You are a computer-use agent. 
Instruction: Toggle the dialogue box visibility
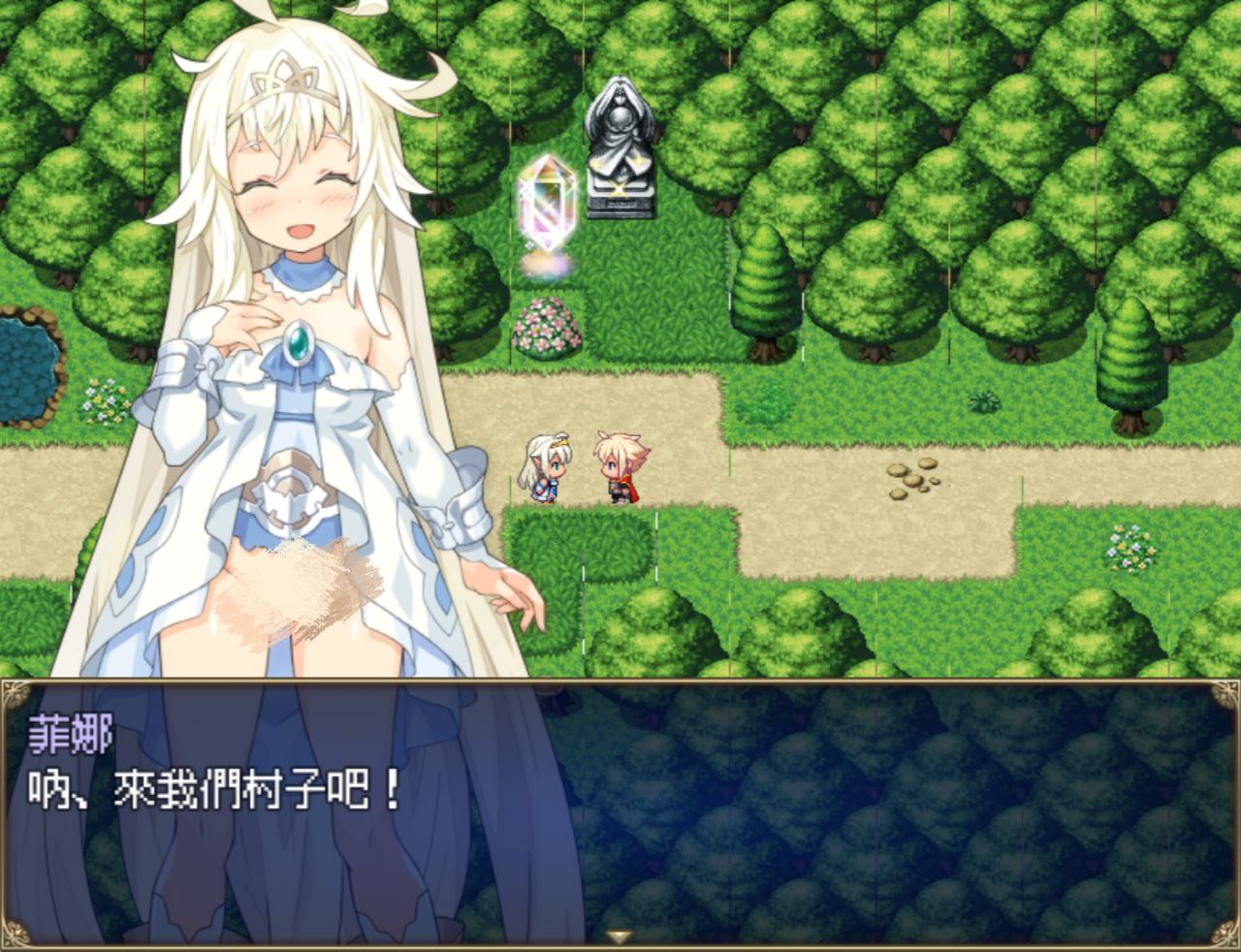click(620, 814)
